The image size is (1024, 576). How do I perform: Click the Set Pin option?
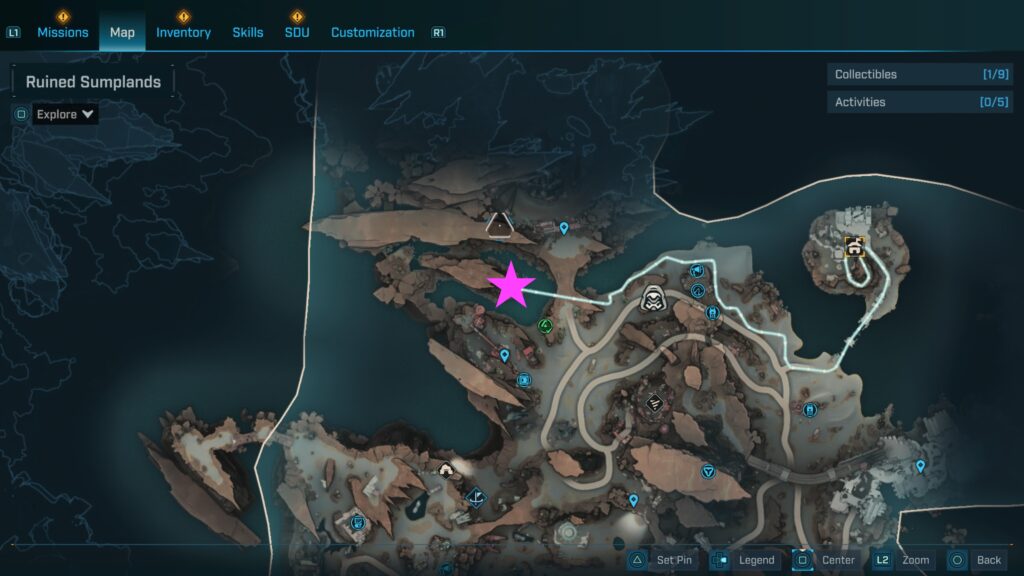[663, 560]
